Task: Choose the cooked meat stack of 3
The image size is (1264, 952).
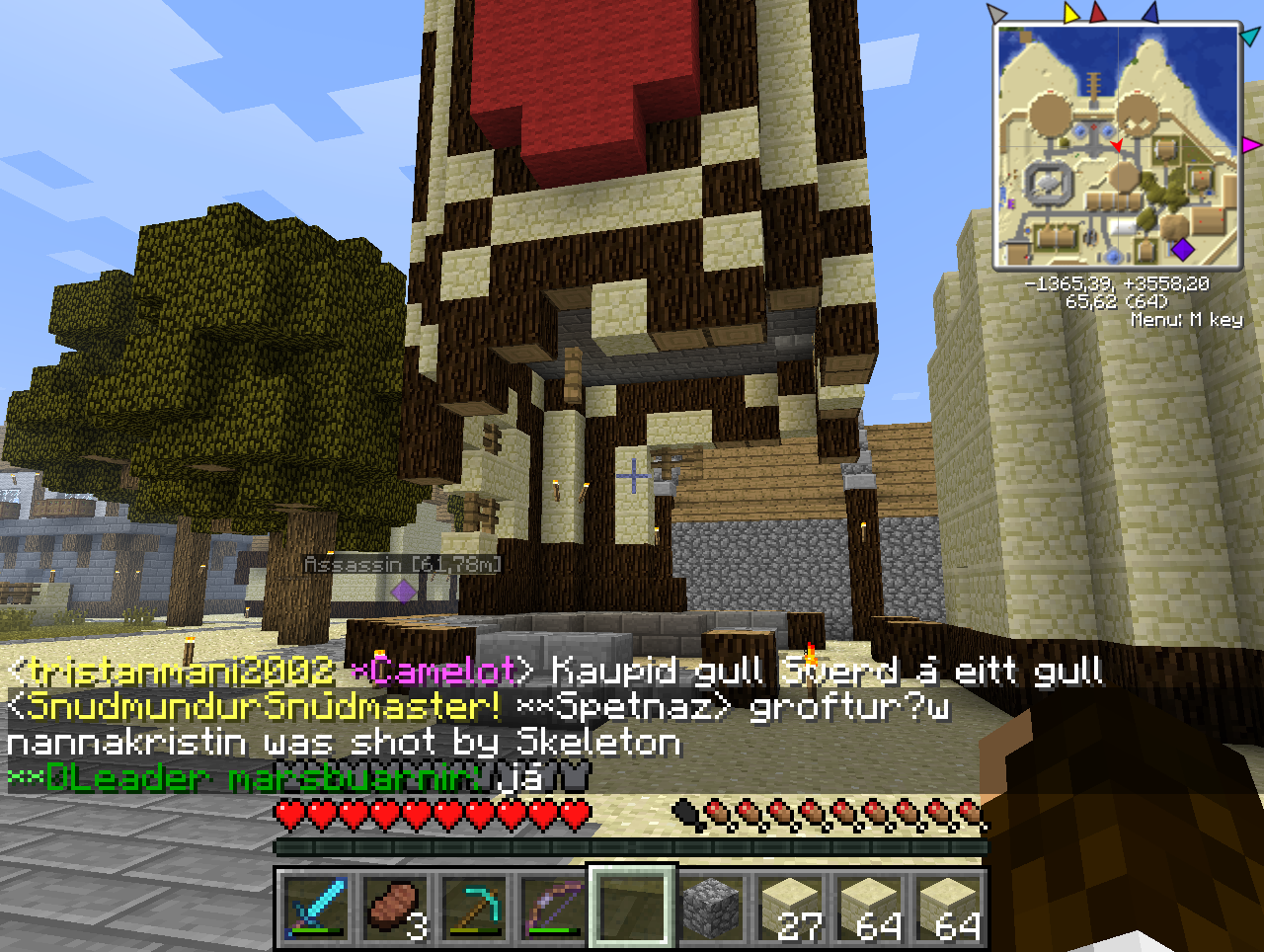Action: coord(395,909)
